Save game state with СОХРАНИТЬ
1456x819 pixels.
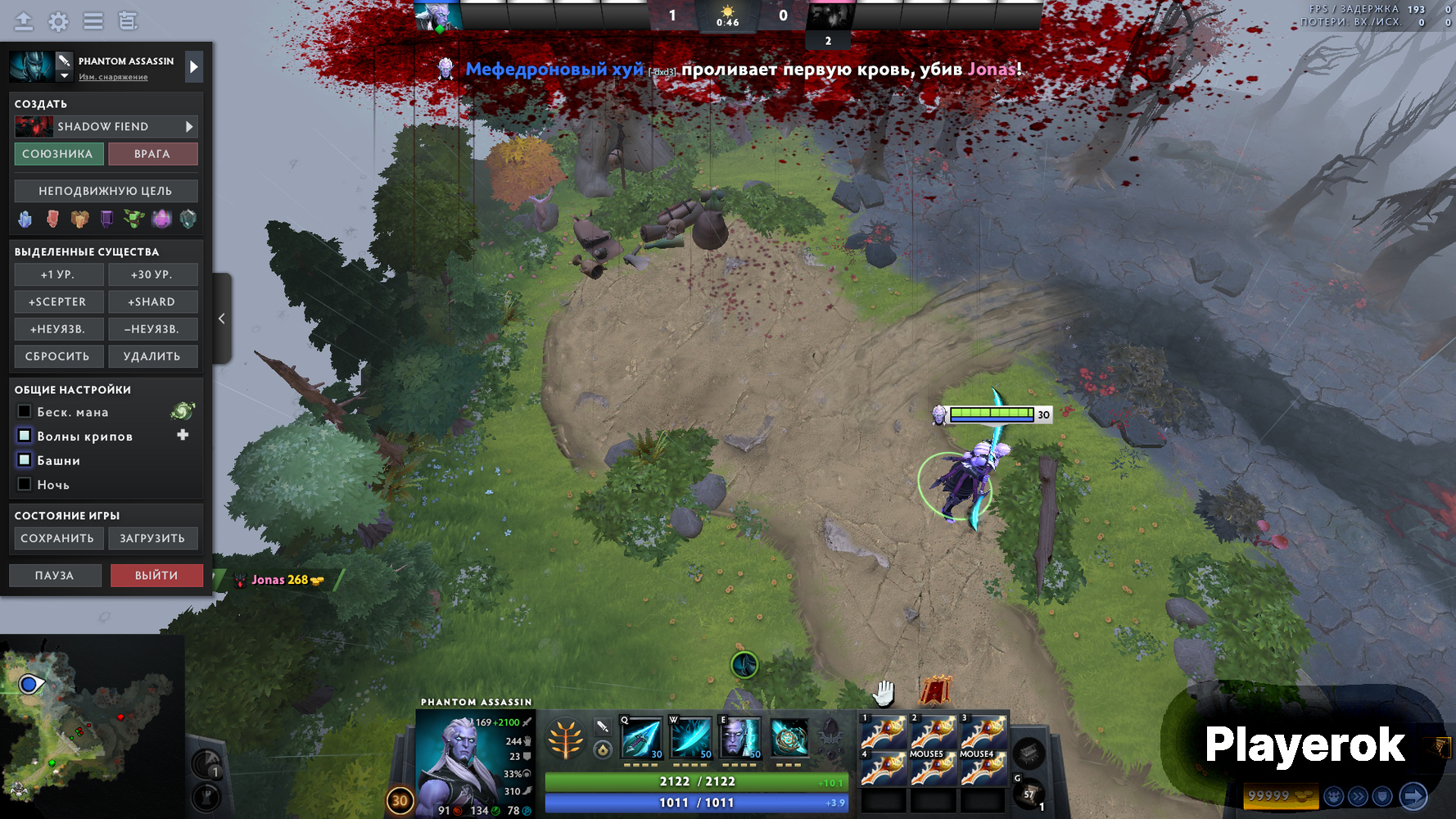pyautogui.click(x=57, y=538)
